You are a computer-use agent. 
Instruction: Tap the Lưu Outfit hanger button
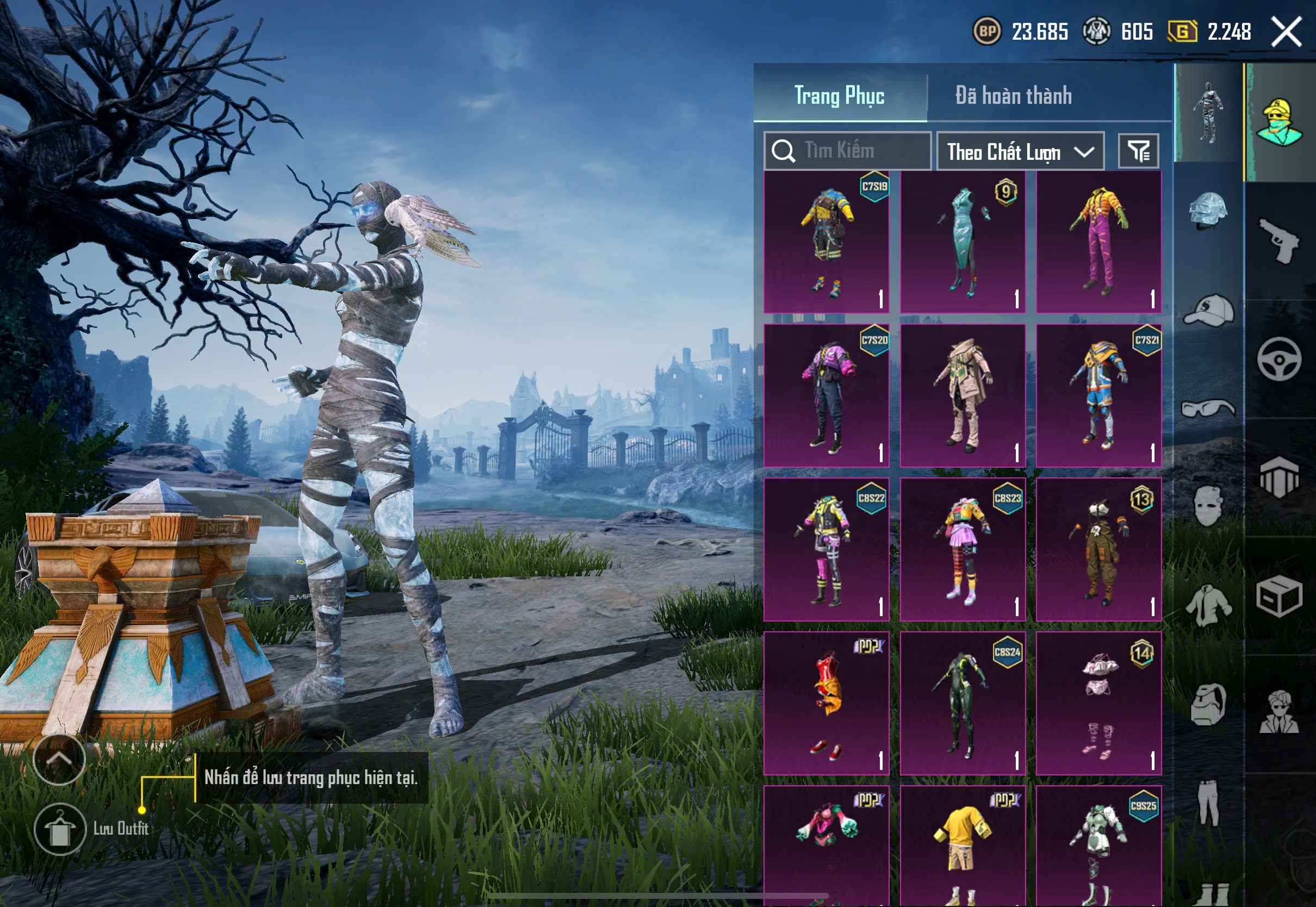click(x=60, y=829)
